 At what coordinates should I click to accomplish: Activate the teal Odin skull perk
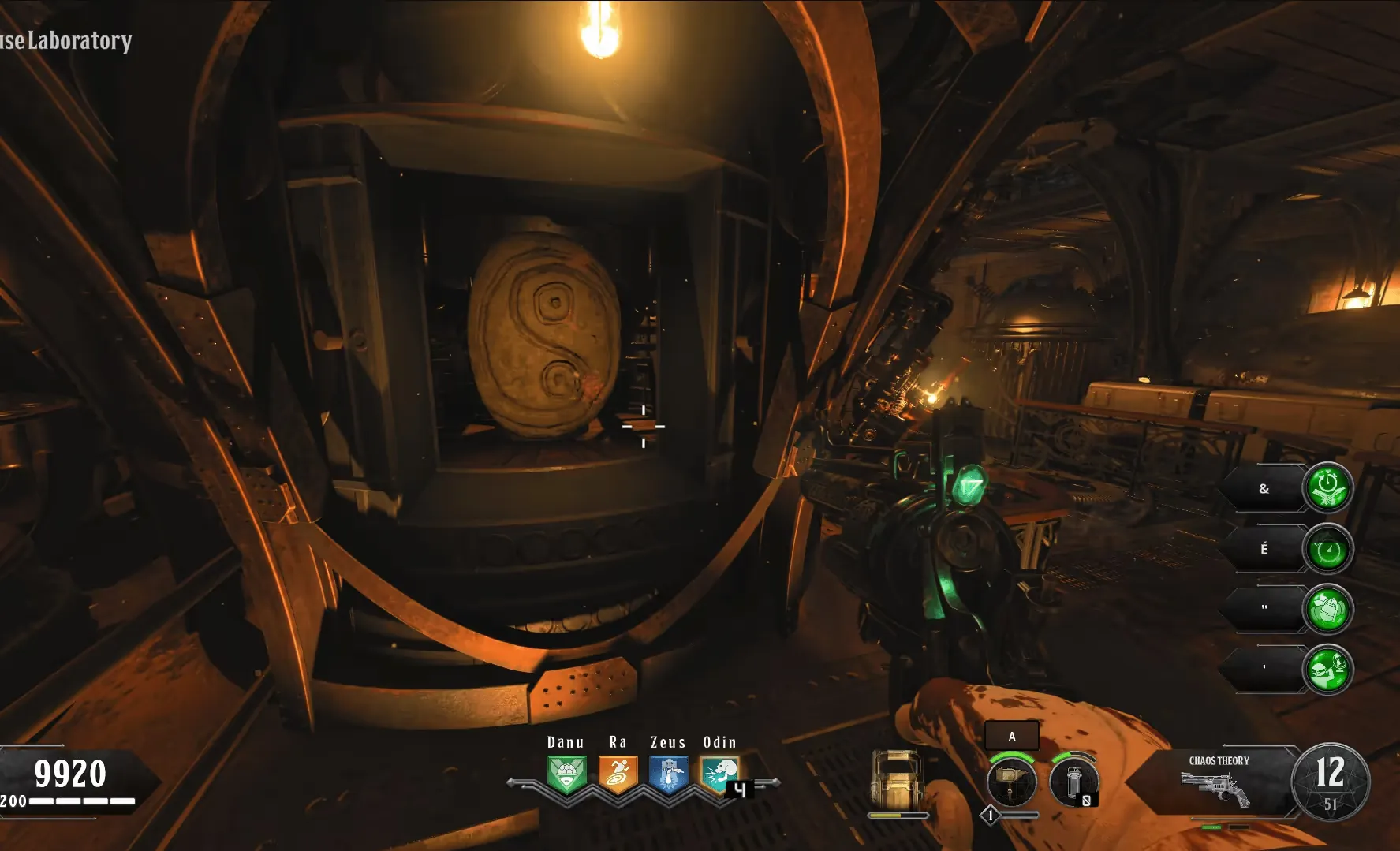pos(719,775)
